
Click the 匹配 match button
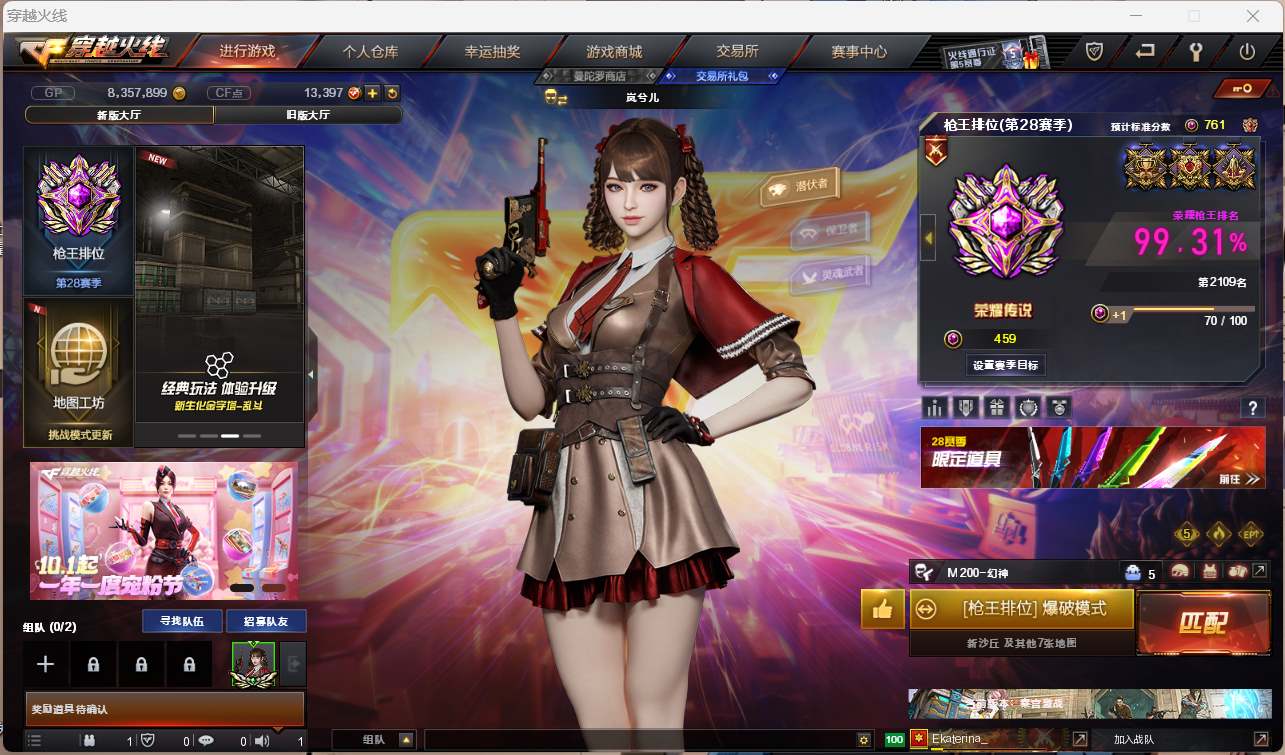click(1202, 624)
